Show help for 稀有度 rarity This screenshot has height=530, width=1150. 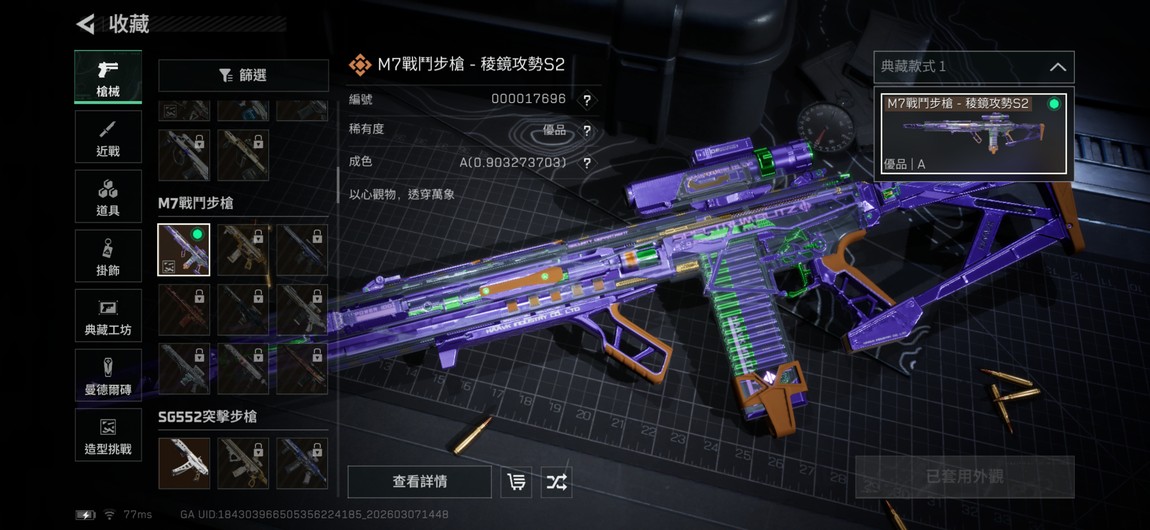pos(587,130)
